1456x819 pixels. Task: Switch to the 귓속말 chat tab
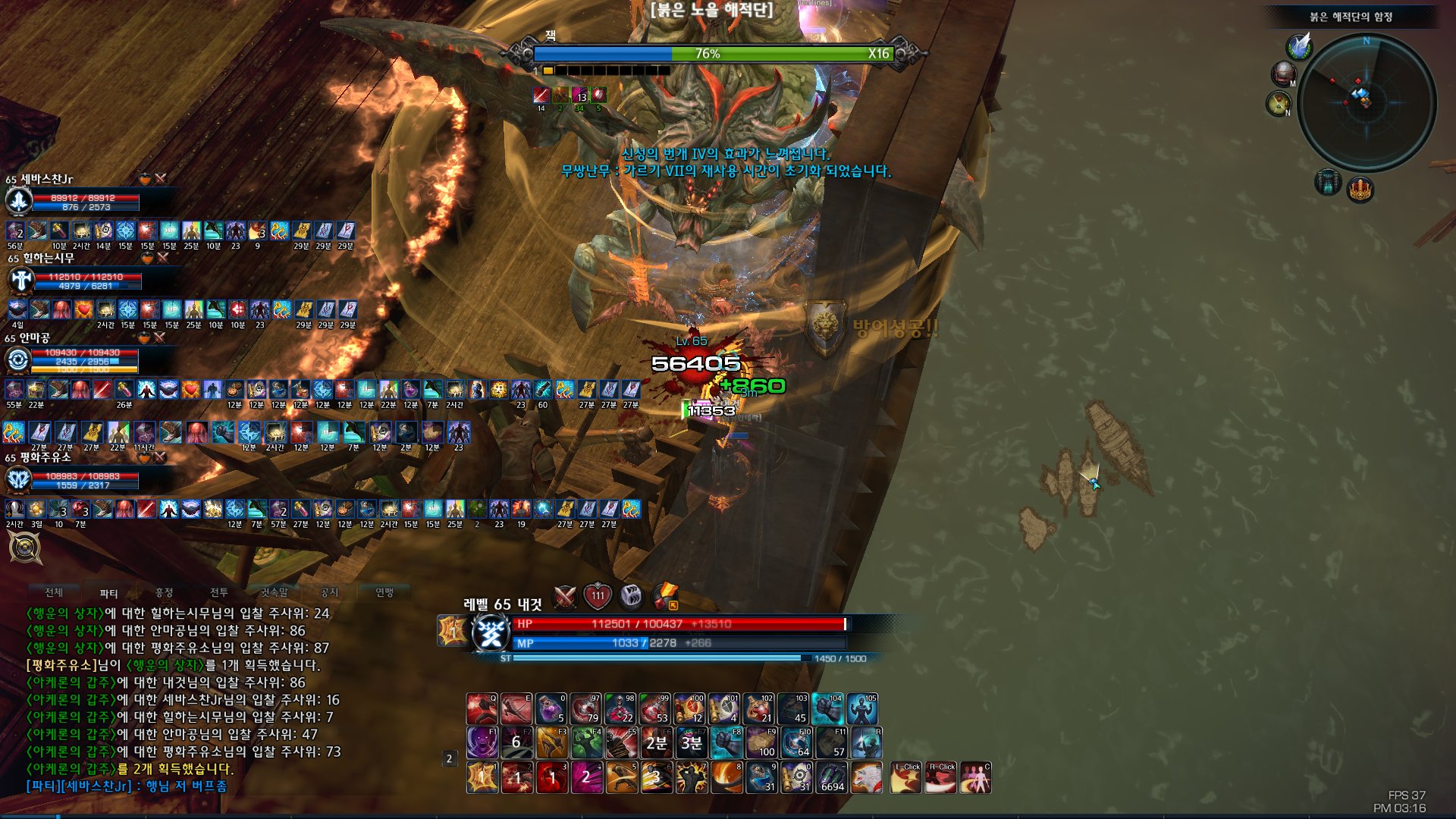[x=275, y=592]
